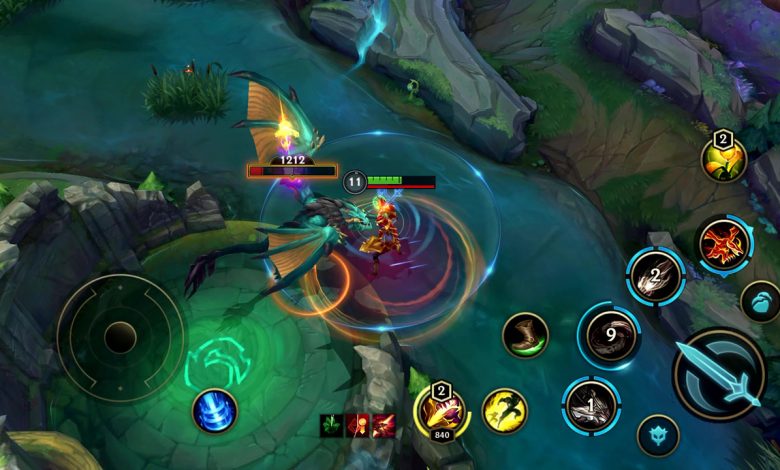The width and height of the screenshot is (780, 470).
Task: Use the yellow summoner spell with leaping figure
Action: pos(505,410)
